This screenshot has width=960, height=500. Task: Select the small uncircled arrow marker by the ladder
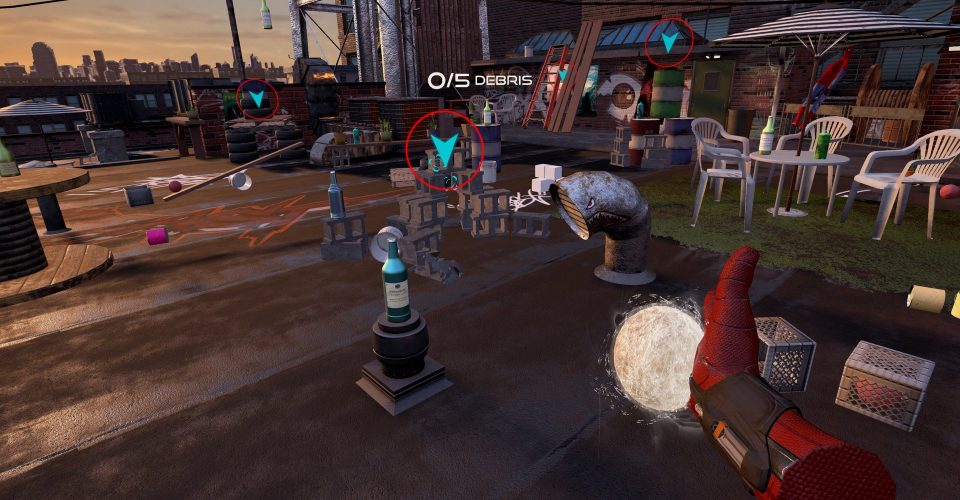563,75
